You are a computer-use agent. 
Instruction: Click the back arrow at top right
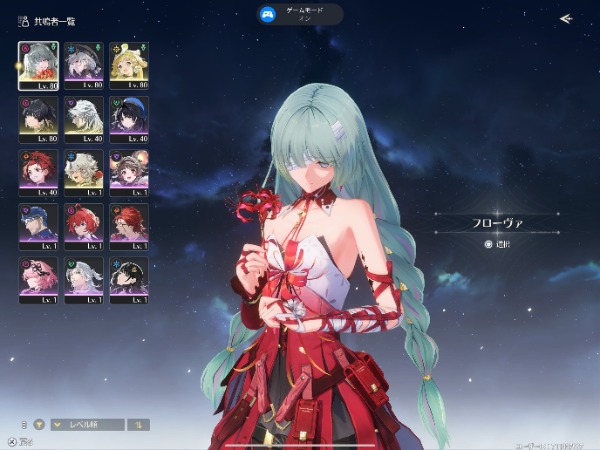pos(566,18)
